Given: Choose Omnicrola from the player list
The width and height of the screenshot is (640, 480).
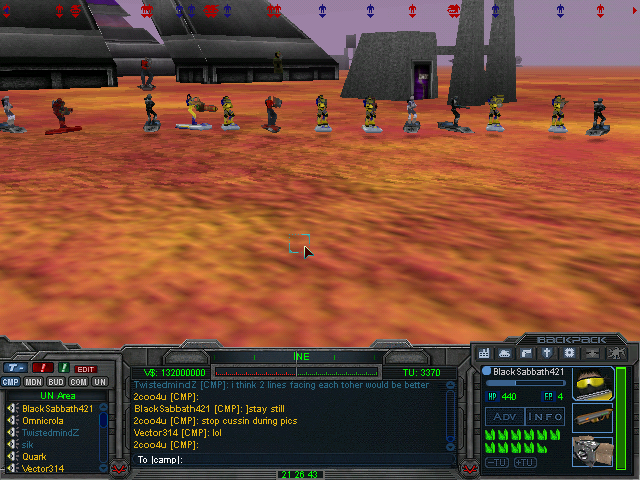Looking at the screenshot, I should coord(46,420).
